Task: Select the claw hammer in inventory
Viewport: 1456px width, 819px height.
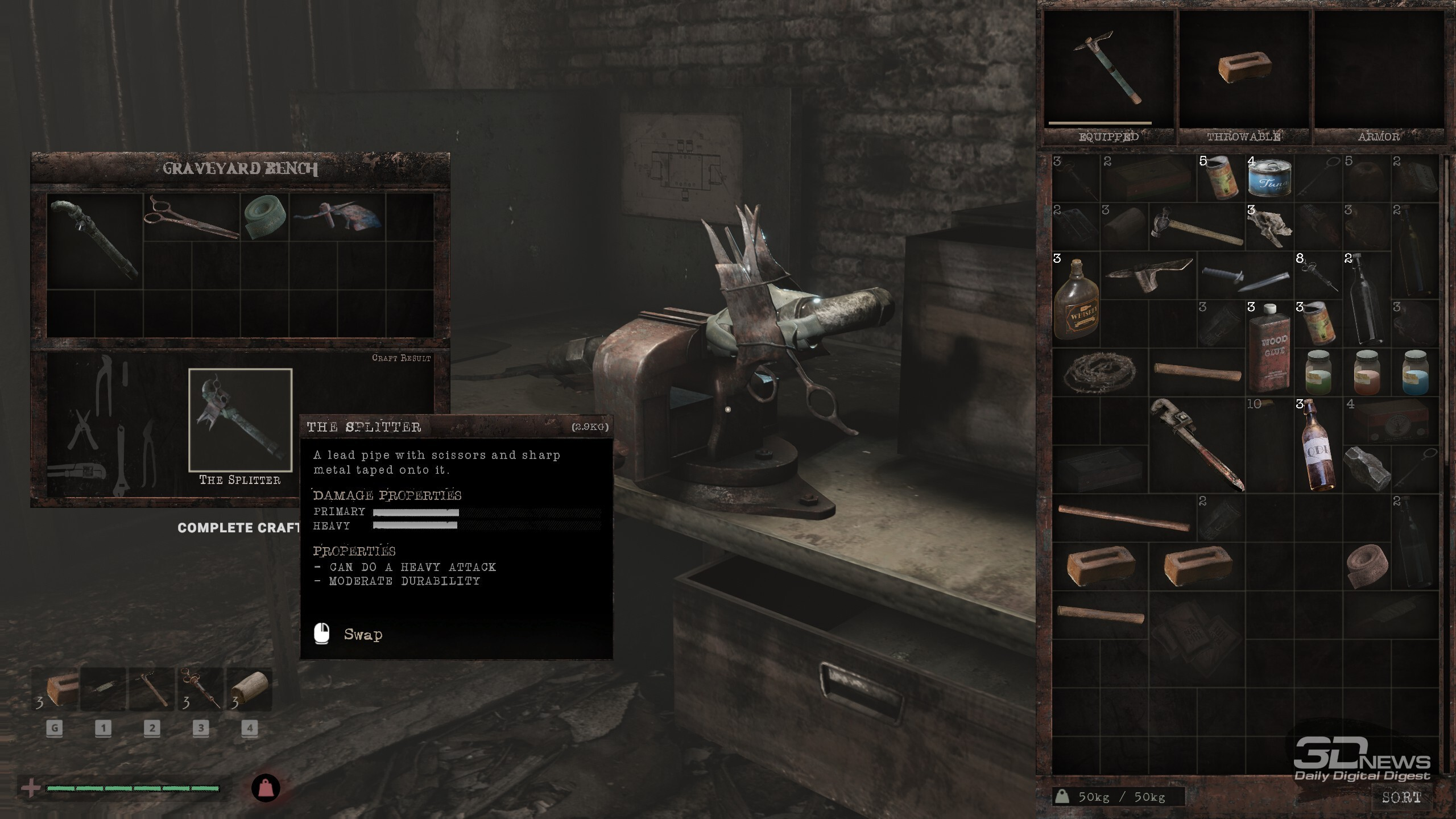Action: [1196, 227]
